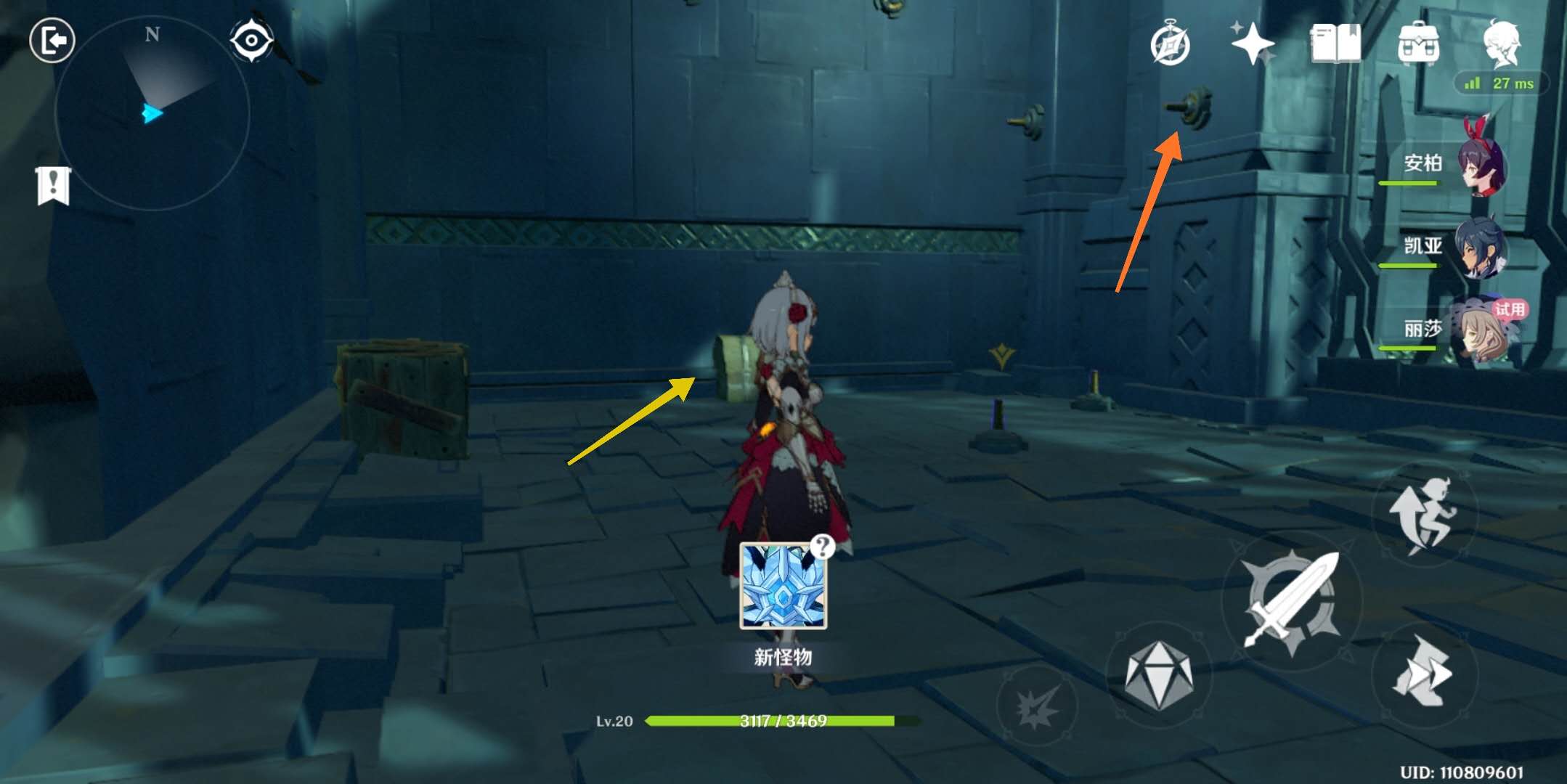The height and width of the screenshot is (784, 1567).
Task: Open the quest bookmark with exclamation mark
Action: tap(53, 186)
